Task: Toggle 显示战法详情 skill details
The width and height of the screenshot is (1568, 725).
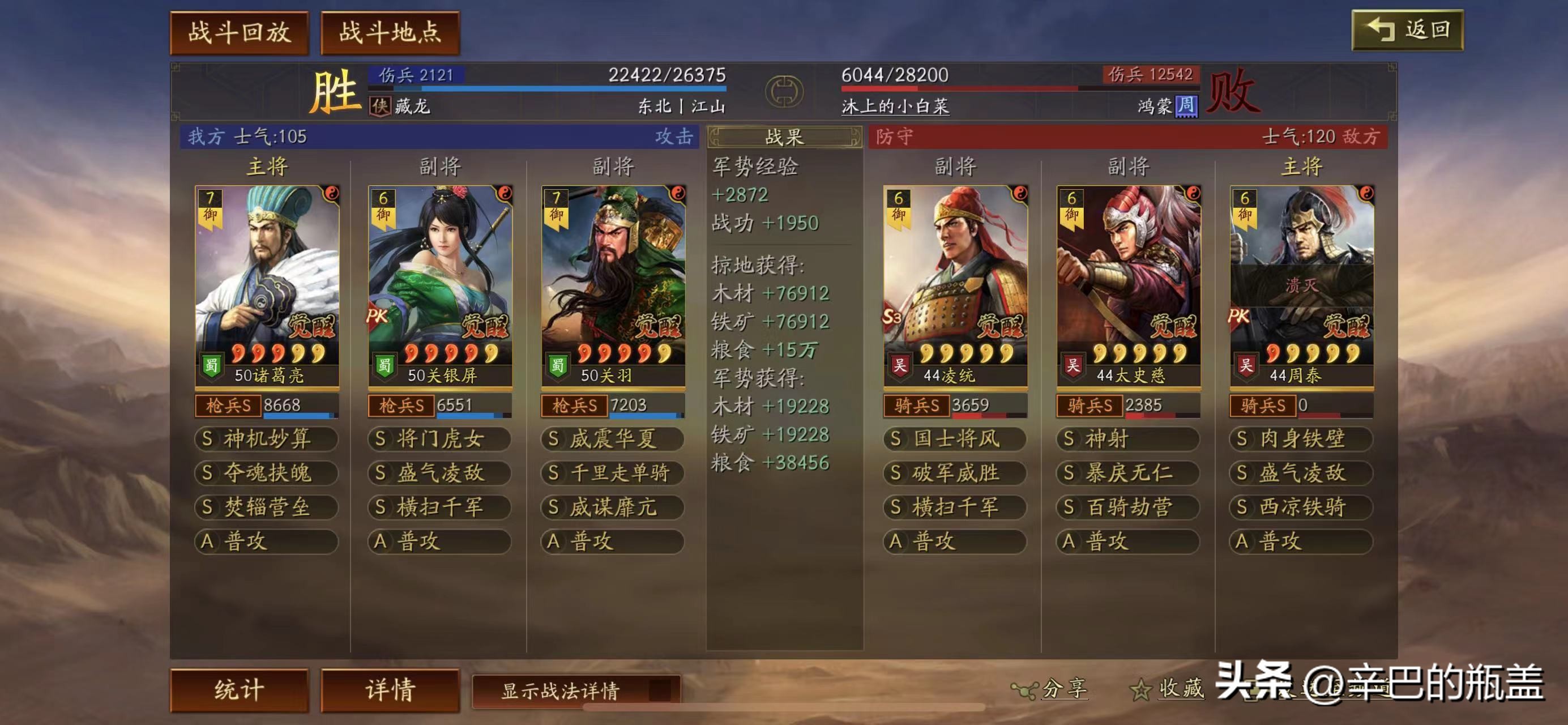Action: coord(576,690)
